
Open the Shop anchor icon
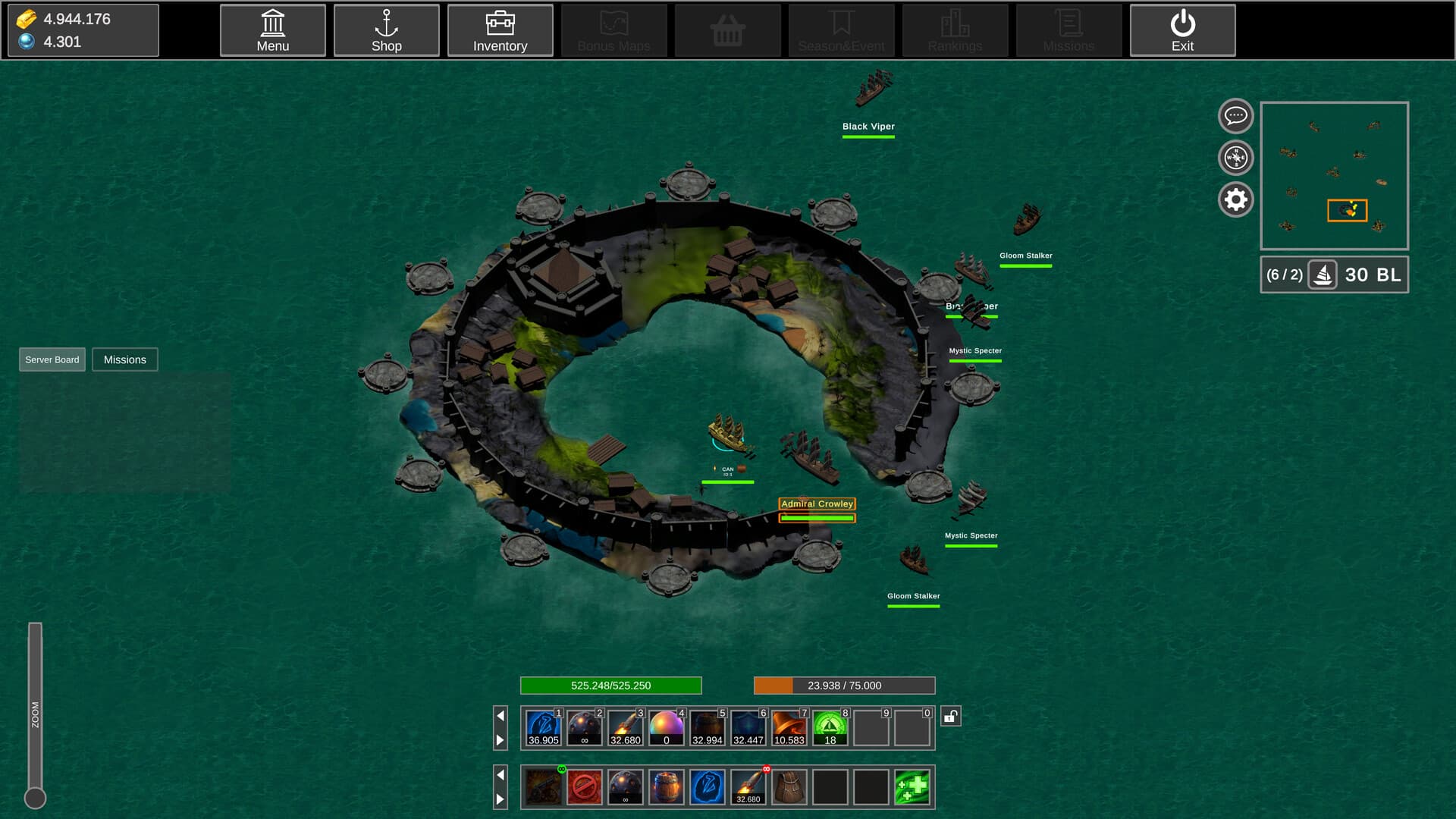387,30
